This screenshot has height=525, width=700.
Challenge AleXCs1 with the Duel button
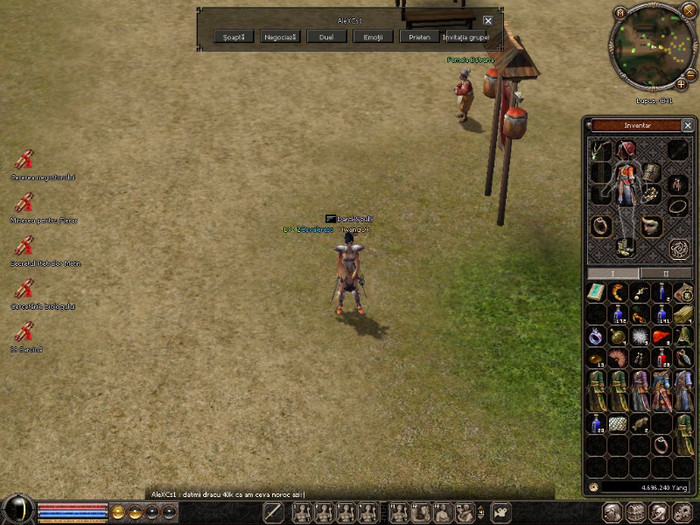(326, 37)
